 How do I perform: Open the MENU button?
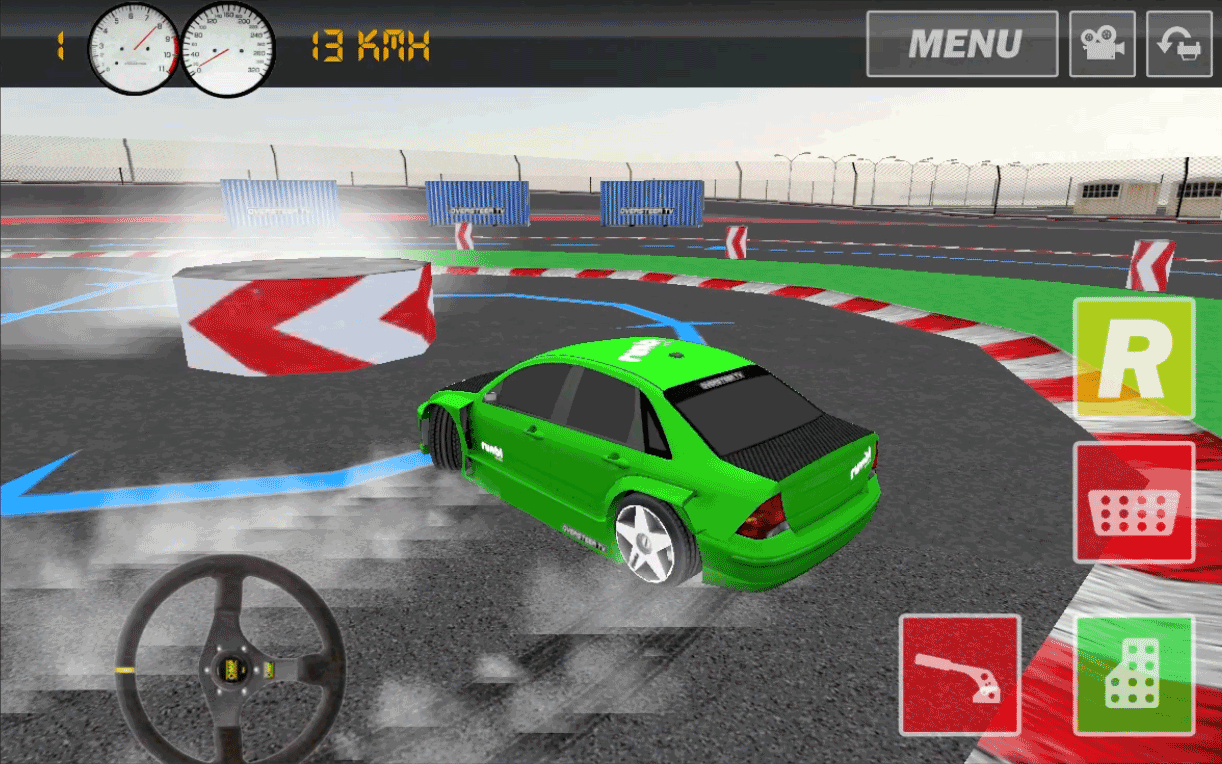(962, 44)
